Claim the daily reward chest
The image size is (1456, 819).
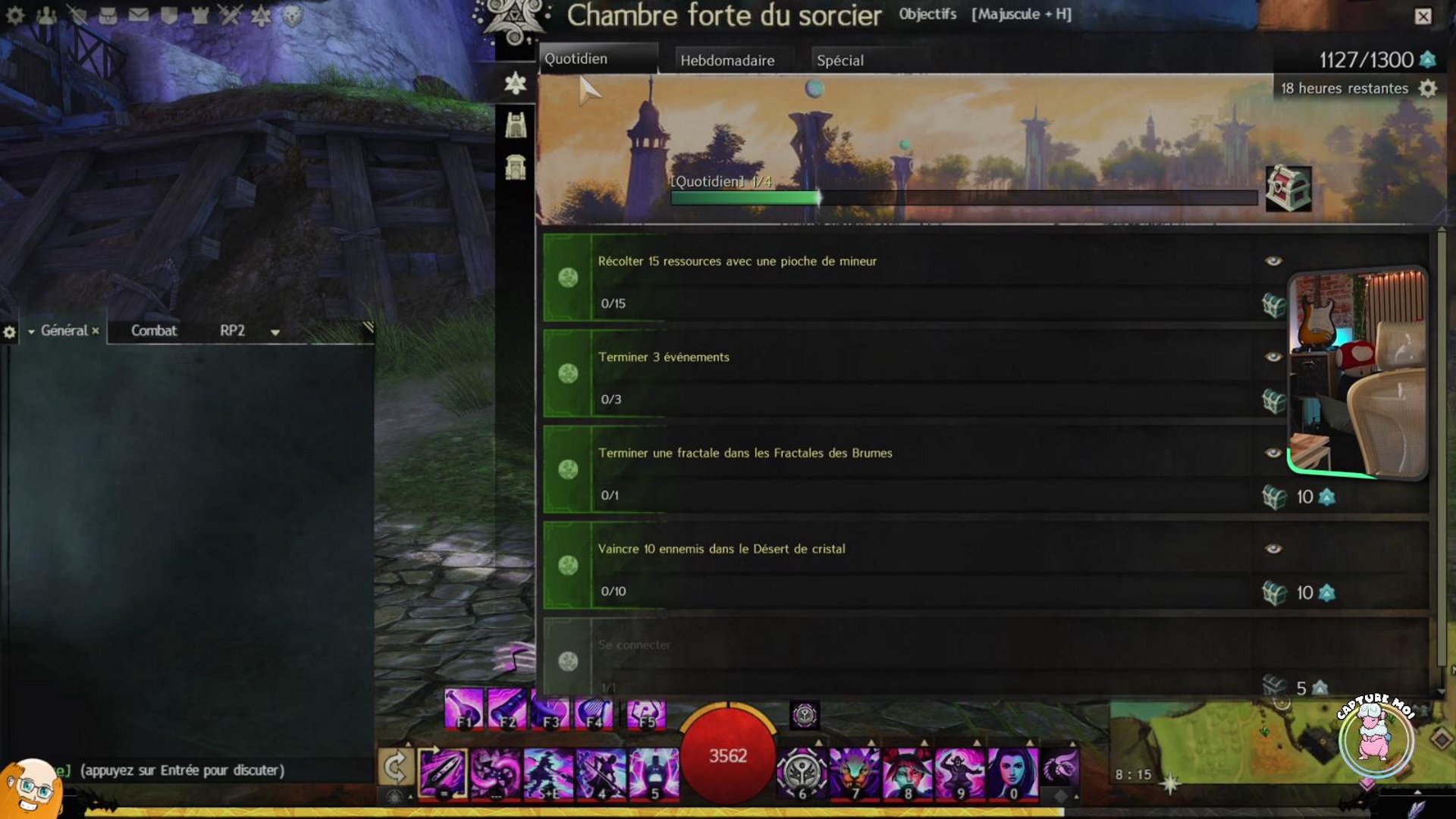tap(1288, 189)
